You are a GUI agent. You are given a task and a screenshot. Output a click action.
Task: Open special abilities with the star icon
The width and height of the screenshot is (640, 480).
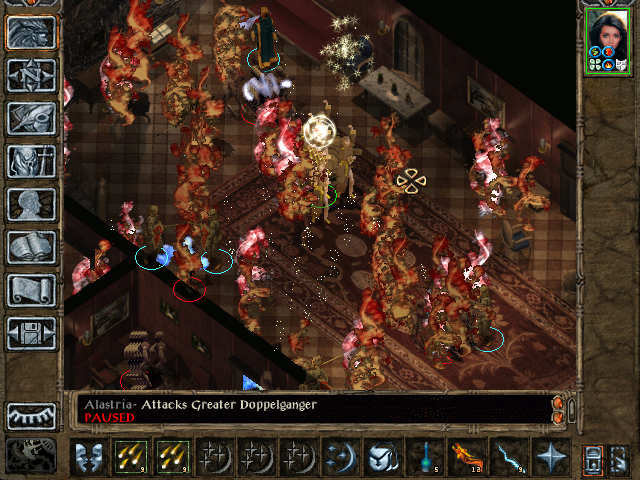click(x=549, y=457)
